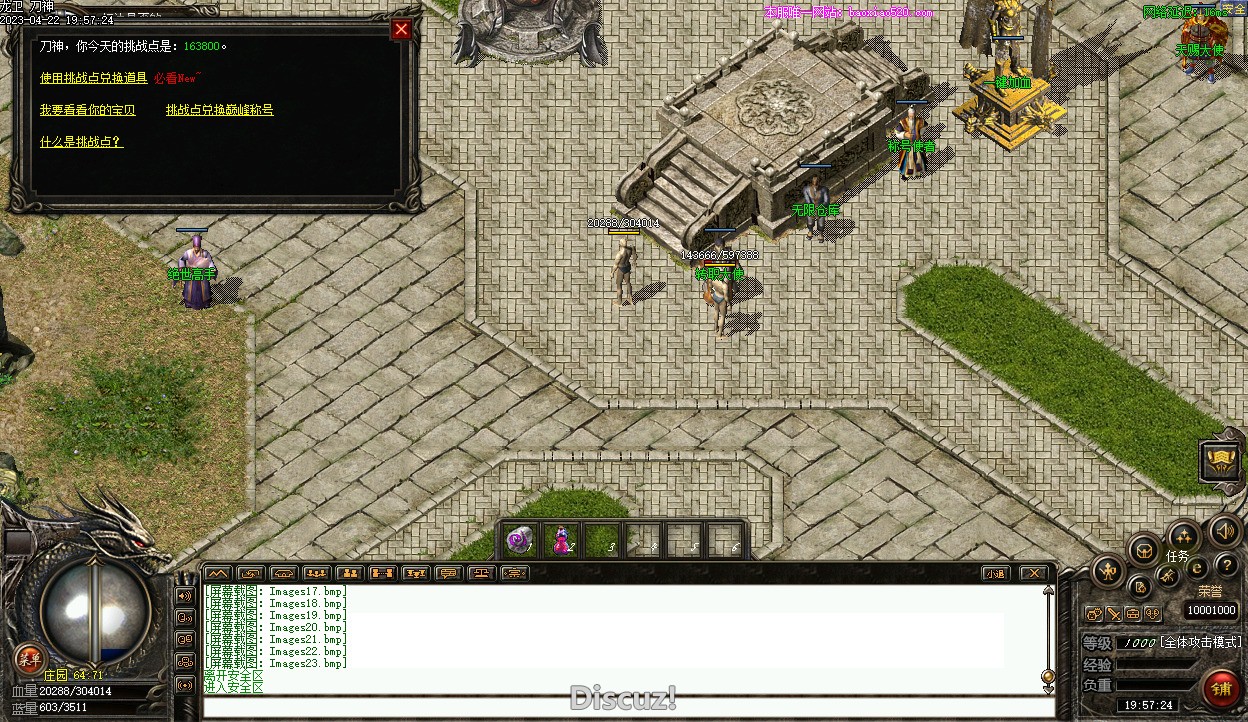Click the chat text input field

(x=628, y=707)
